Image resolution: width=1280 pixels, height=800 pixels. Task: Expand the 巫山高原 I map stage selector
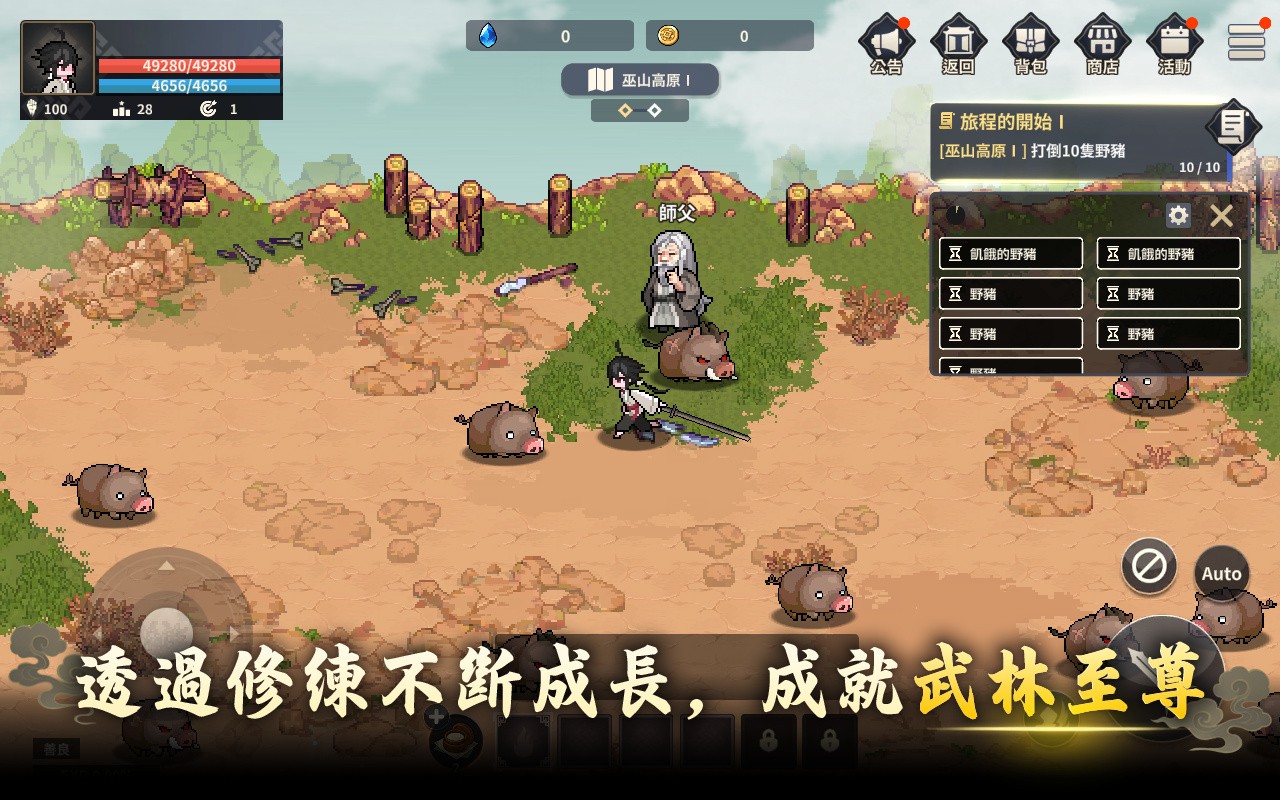click(641, 82)
